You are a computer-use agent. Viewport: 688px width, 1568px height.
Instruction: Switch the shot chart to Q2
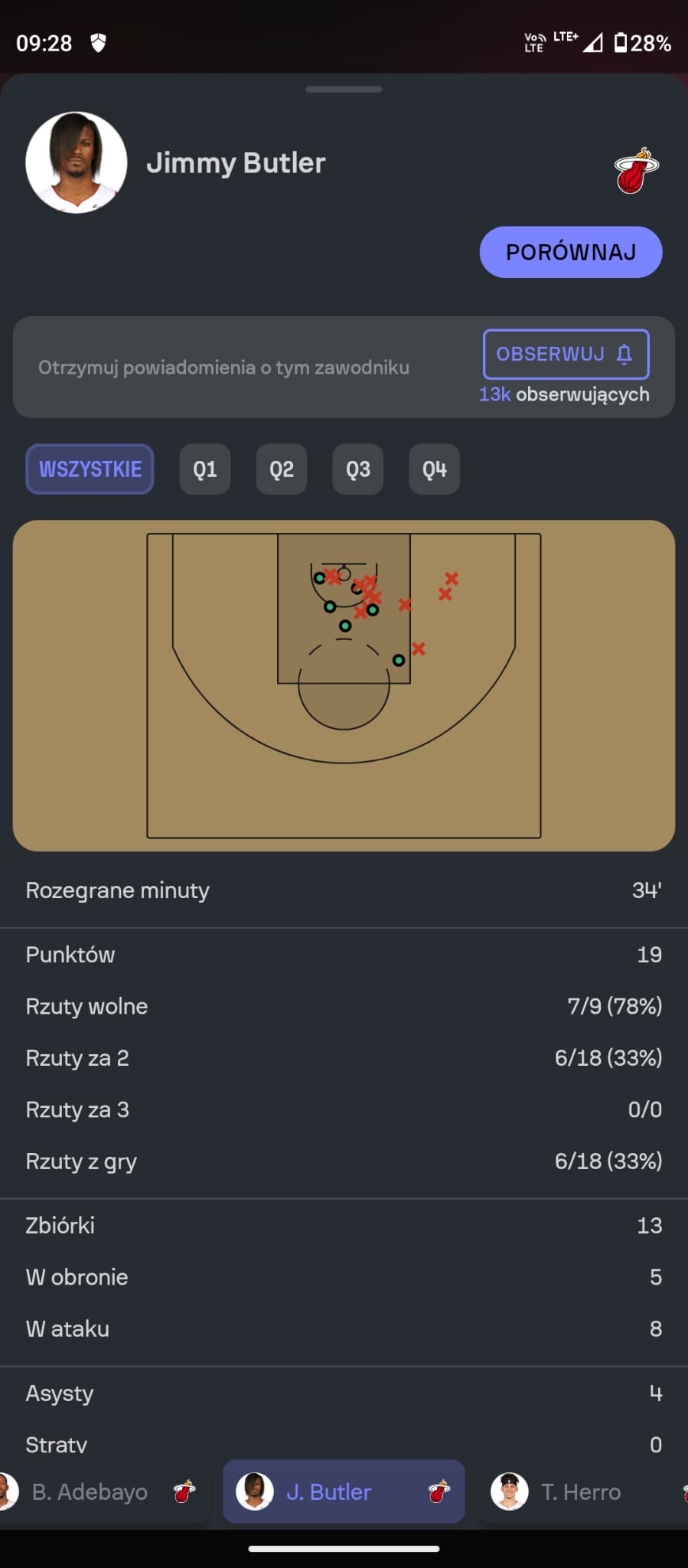282,469
